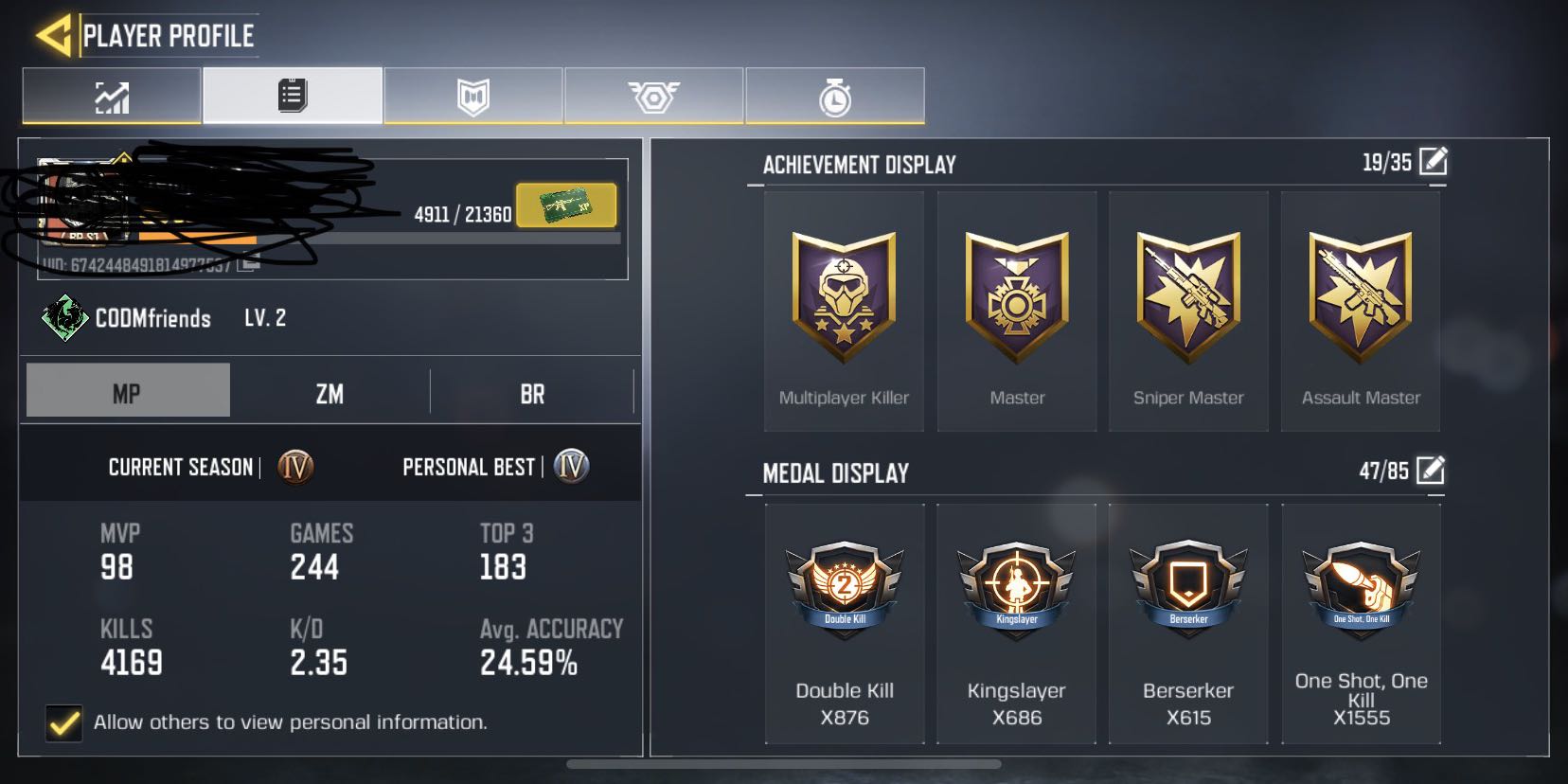This screenshot has width=1568, height=784.
Task: Select the profile list tab
Action: pos(293,96)
